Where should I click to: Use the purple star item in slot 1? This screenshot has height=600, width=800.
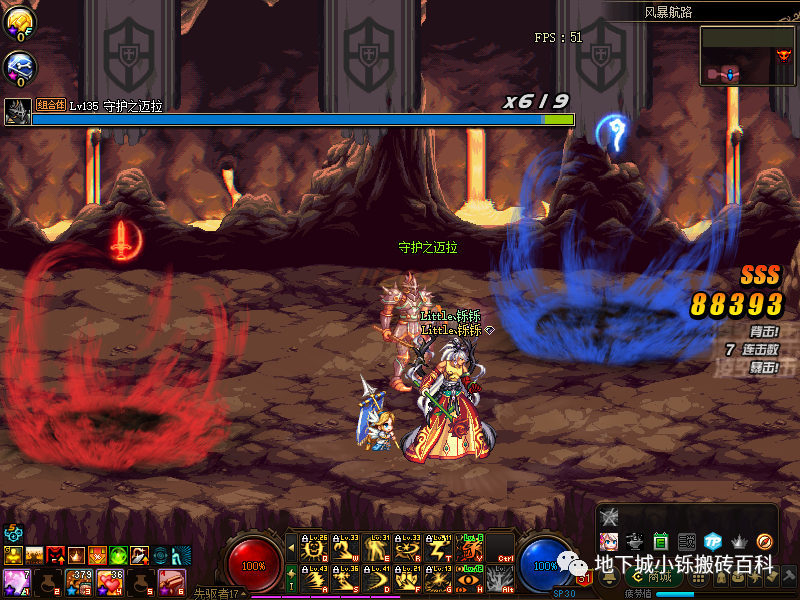[x=15, y=580]
